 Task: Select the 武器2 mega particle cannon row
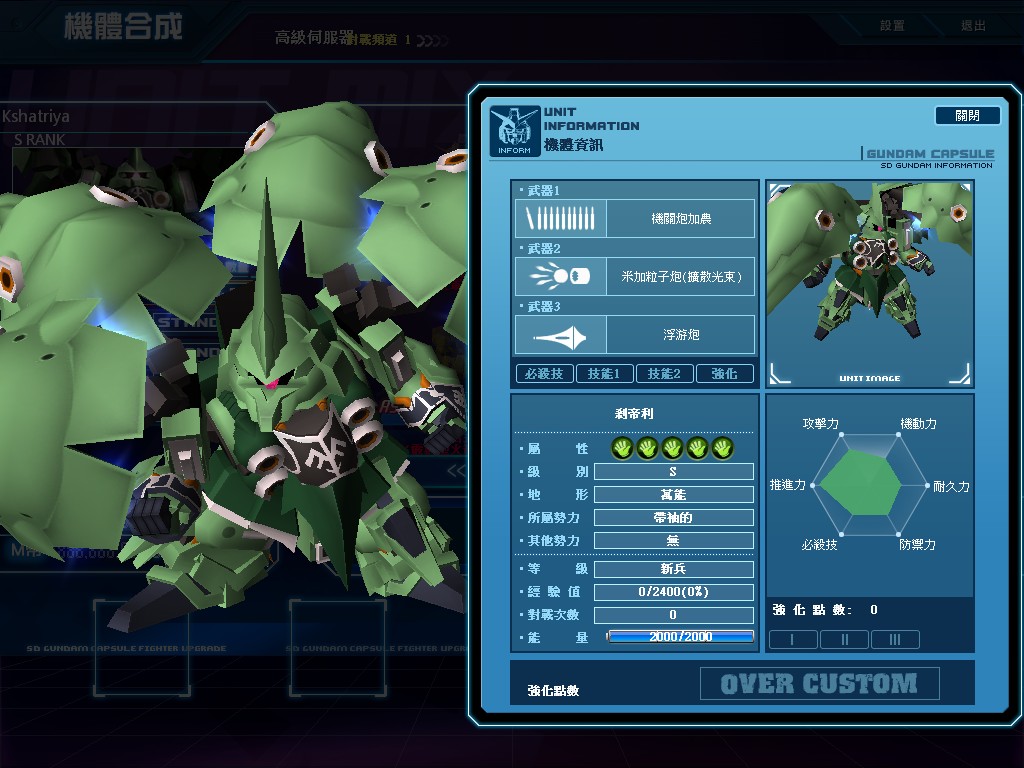[x=635, y=276]
